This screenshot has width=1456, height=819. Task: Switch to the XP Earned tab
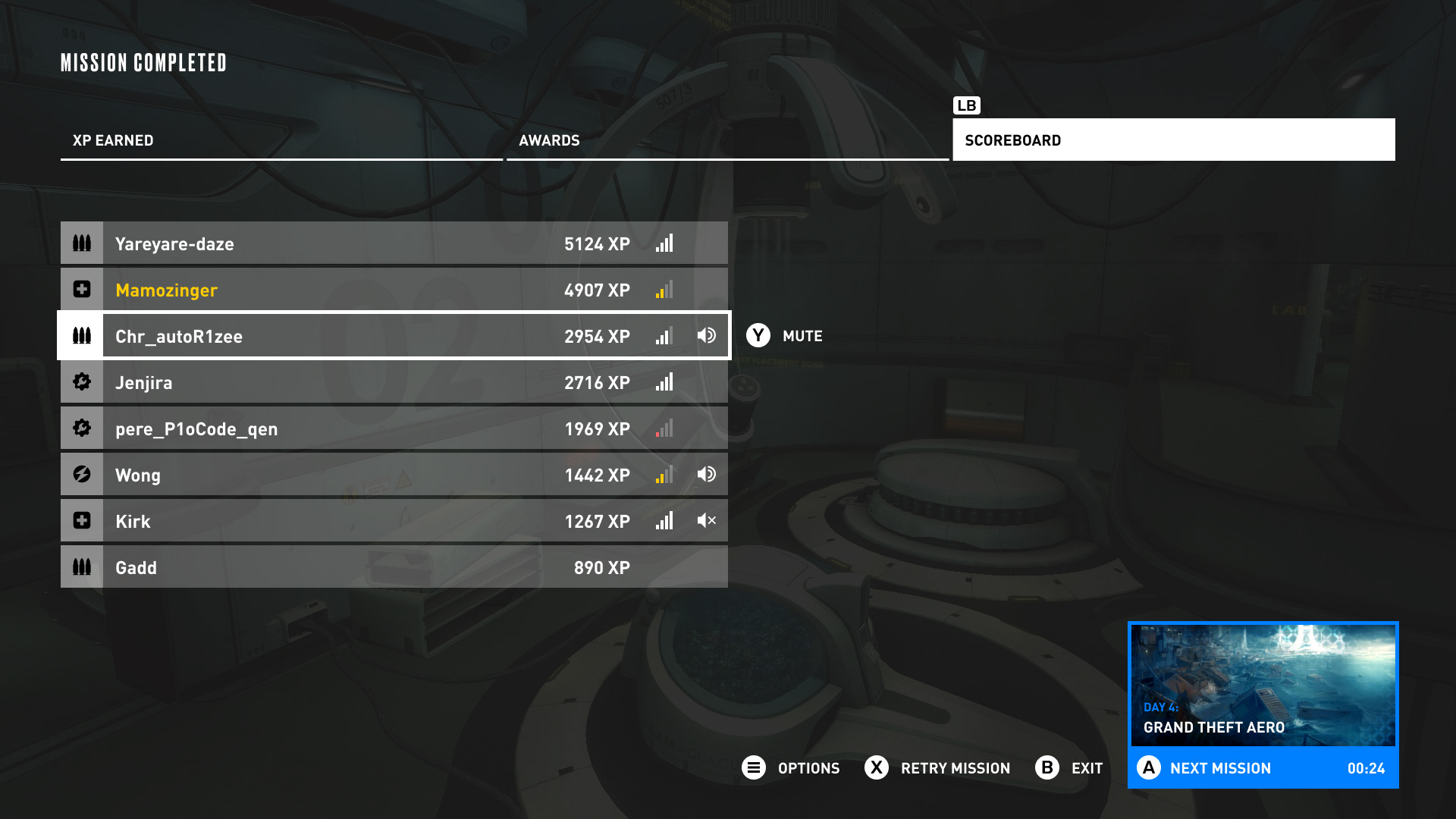tap(281, 140)
